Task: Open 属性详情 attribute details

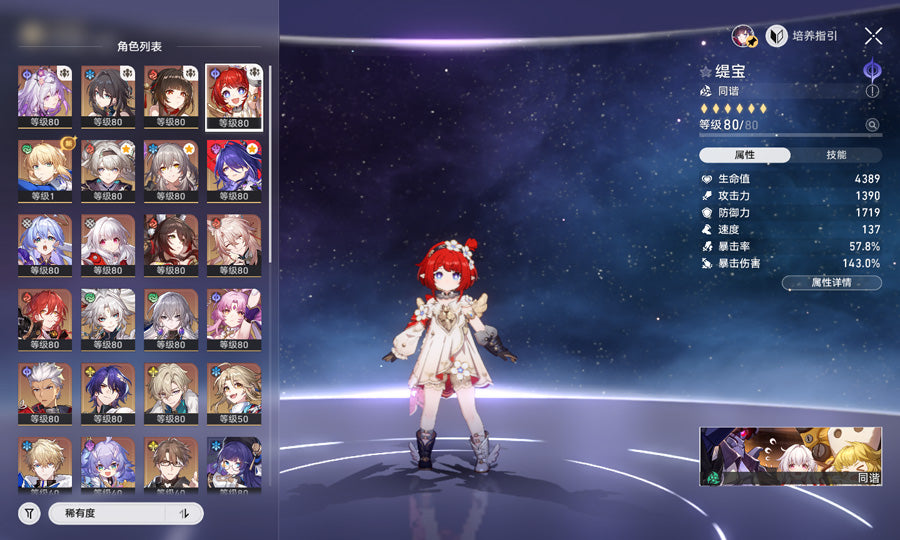Action: coord(831,283)
